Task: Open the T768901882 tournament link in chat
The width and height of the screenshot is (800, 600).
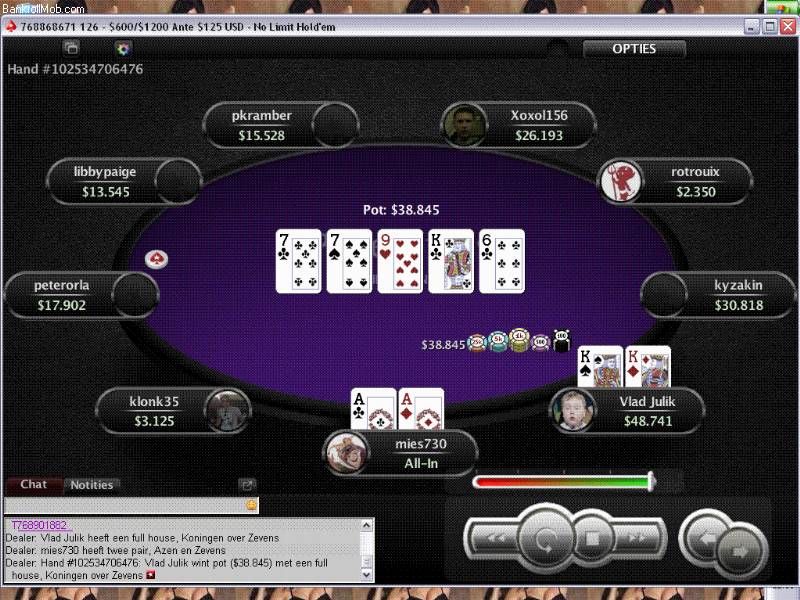Action: tap(40, 525)
